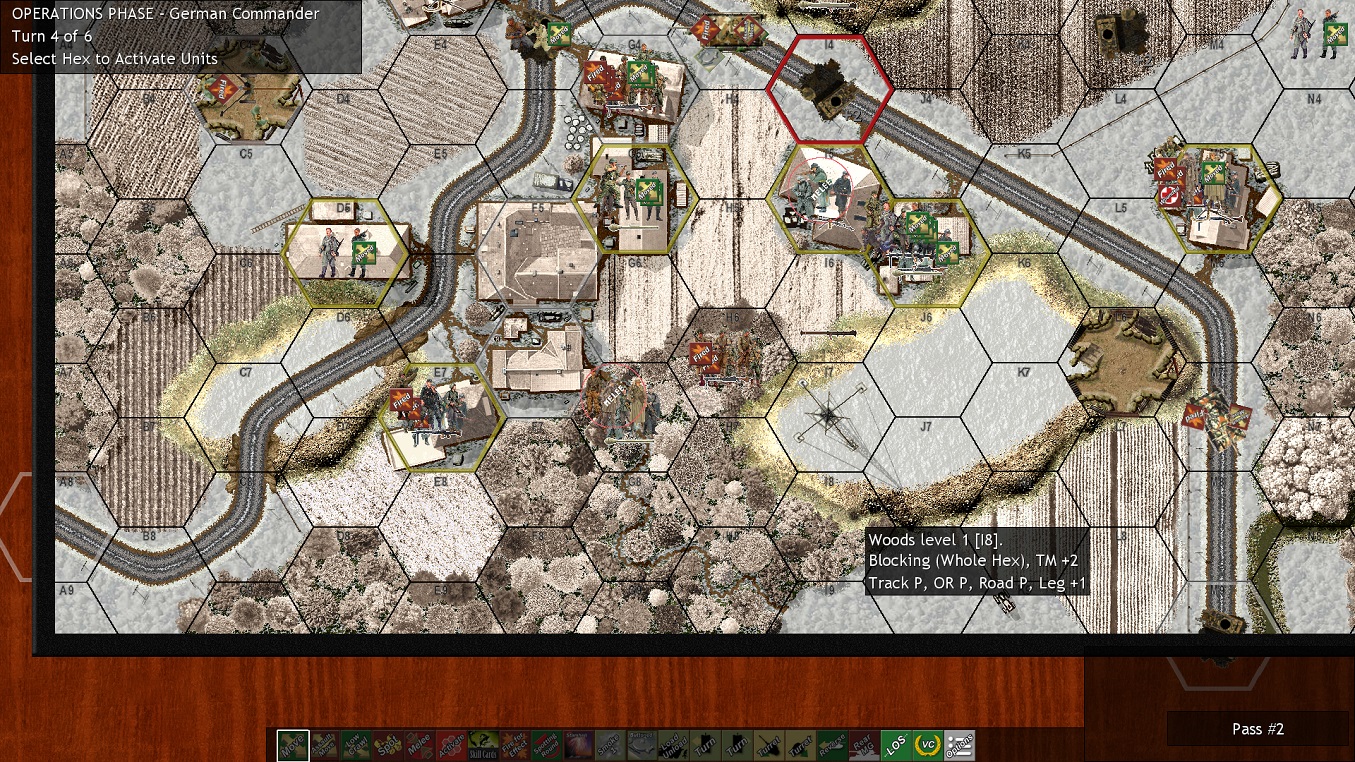1355x762 pixels.
Task: Open the Options menu
Action: pos(959,745)
